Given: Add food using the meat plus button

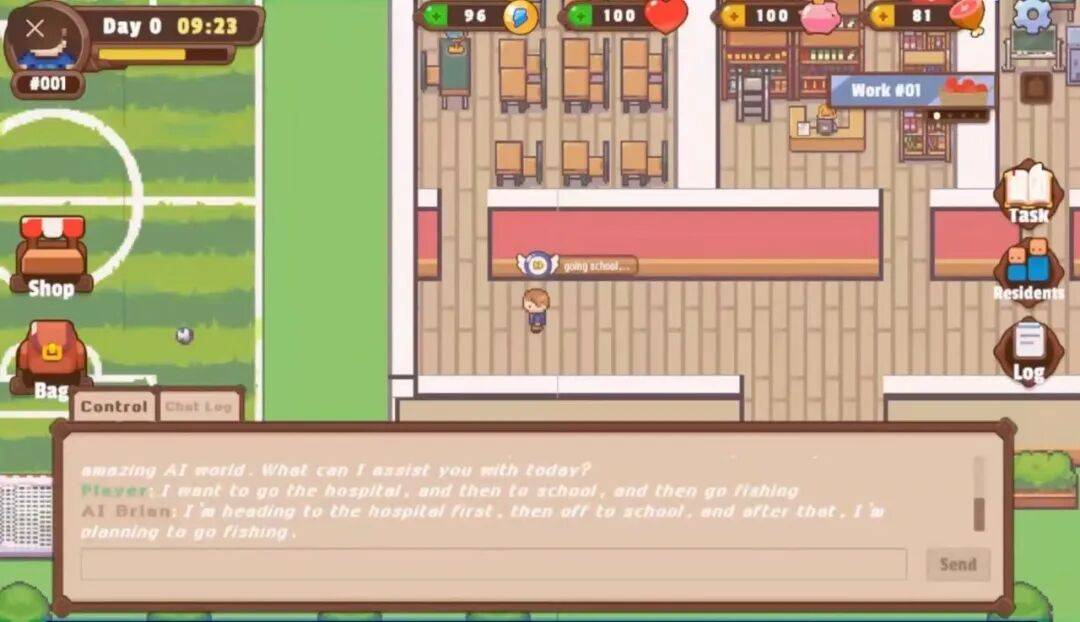Looking at the screenshot, I should pyautogui.click(x=882, y=16).
